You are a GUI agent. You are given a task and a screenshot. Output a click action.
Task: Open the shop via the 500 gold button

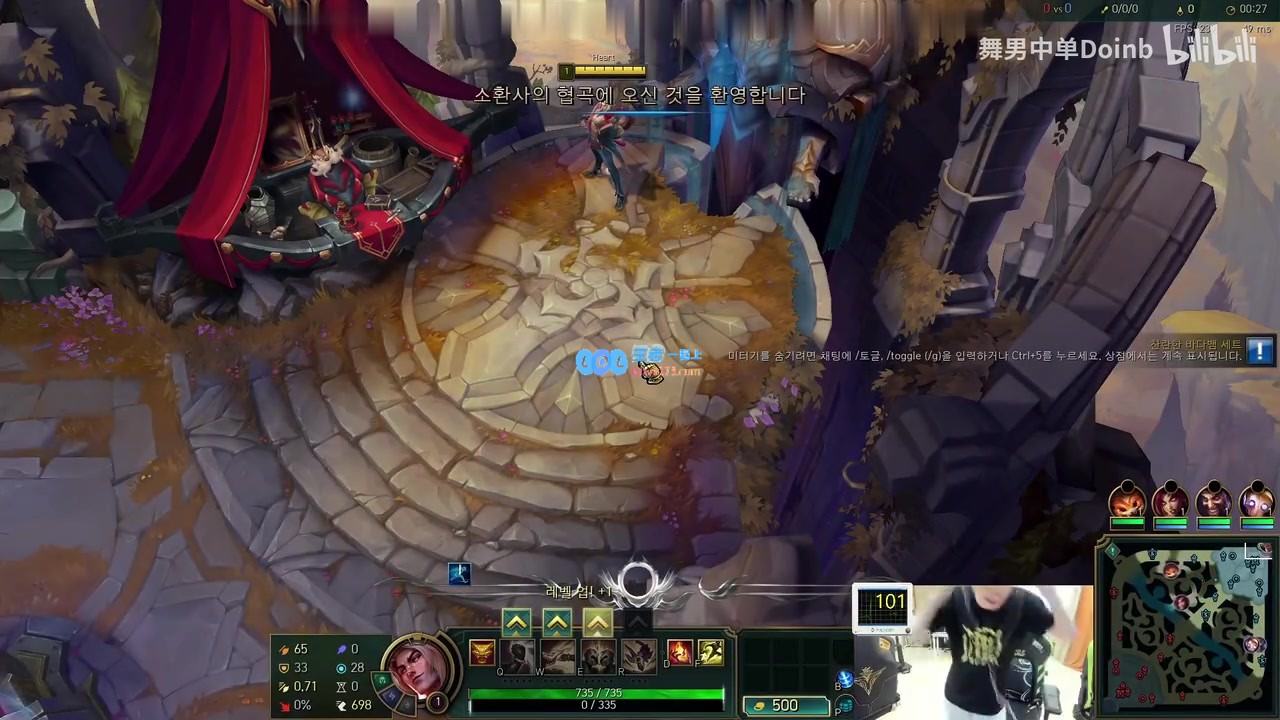(x=786, y=706)
